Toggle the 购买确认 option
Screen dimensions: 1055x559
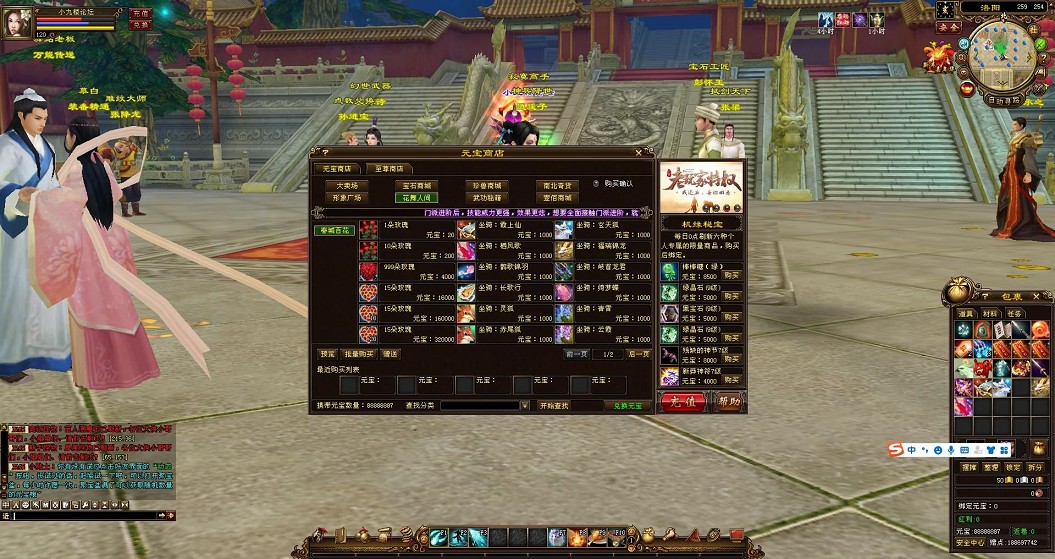595,183
